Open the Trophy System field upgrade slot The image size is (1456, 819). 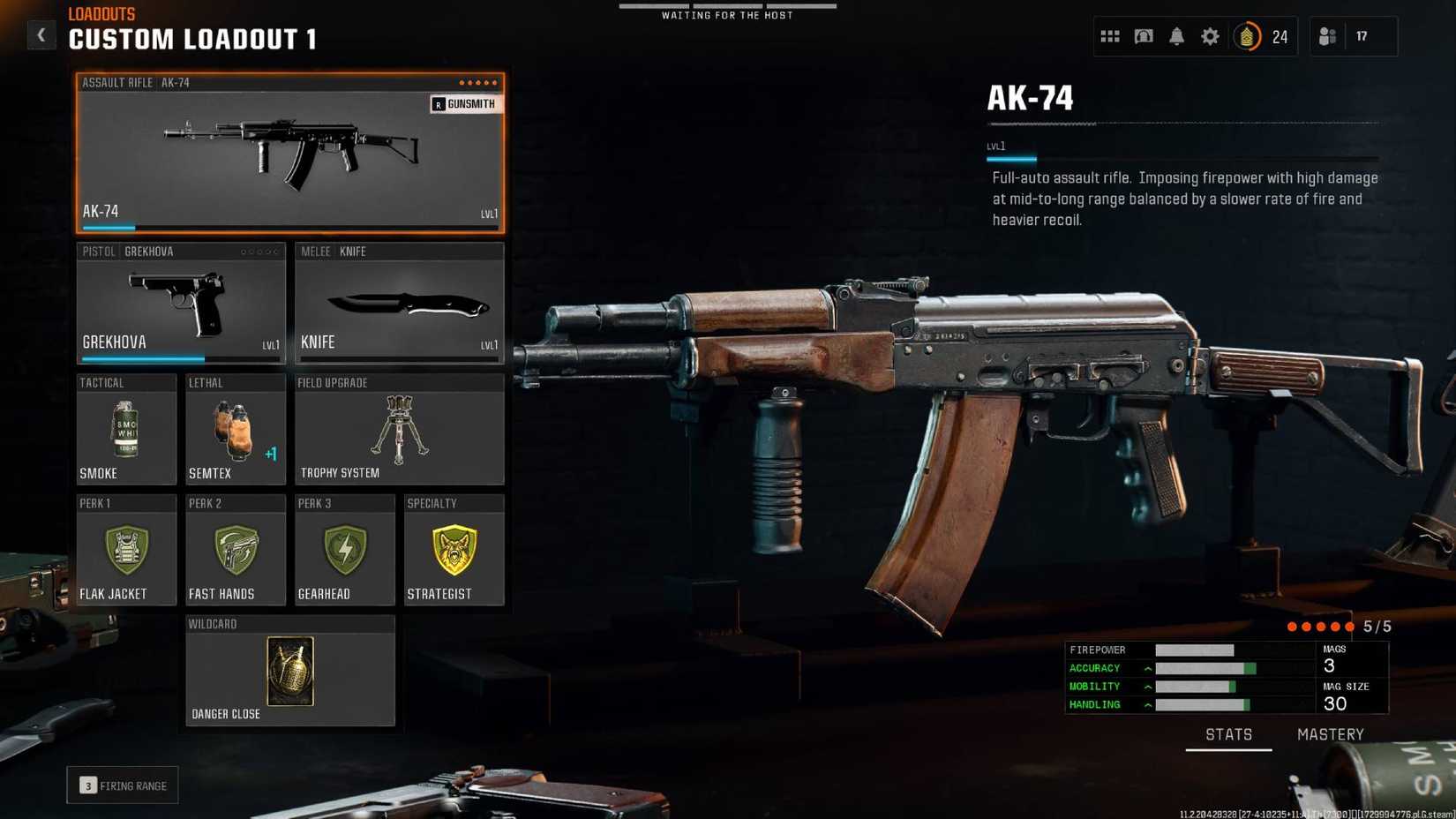[x=399, y=430]
